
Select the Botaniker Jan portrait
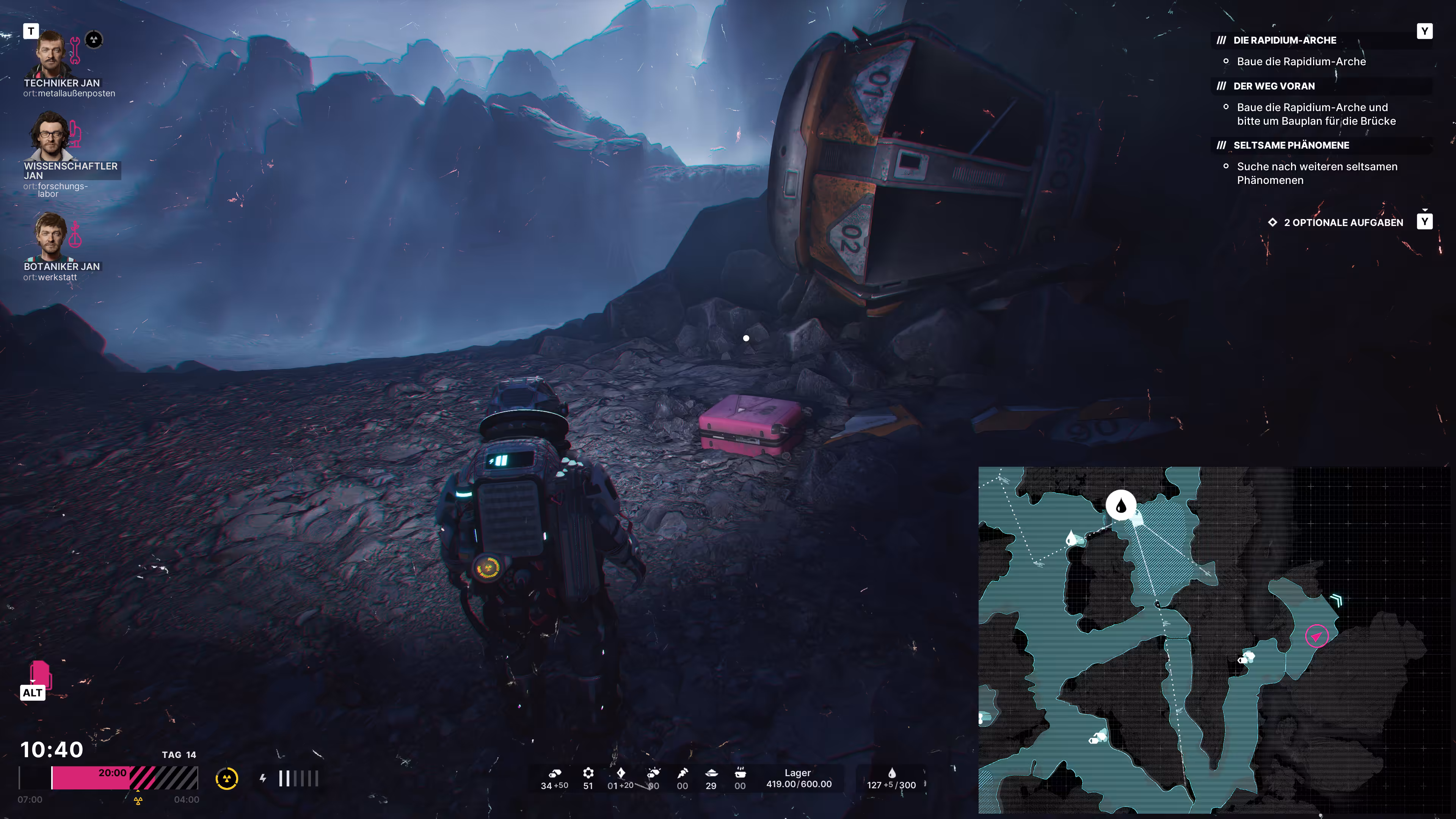tap(51, 236)
